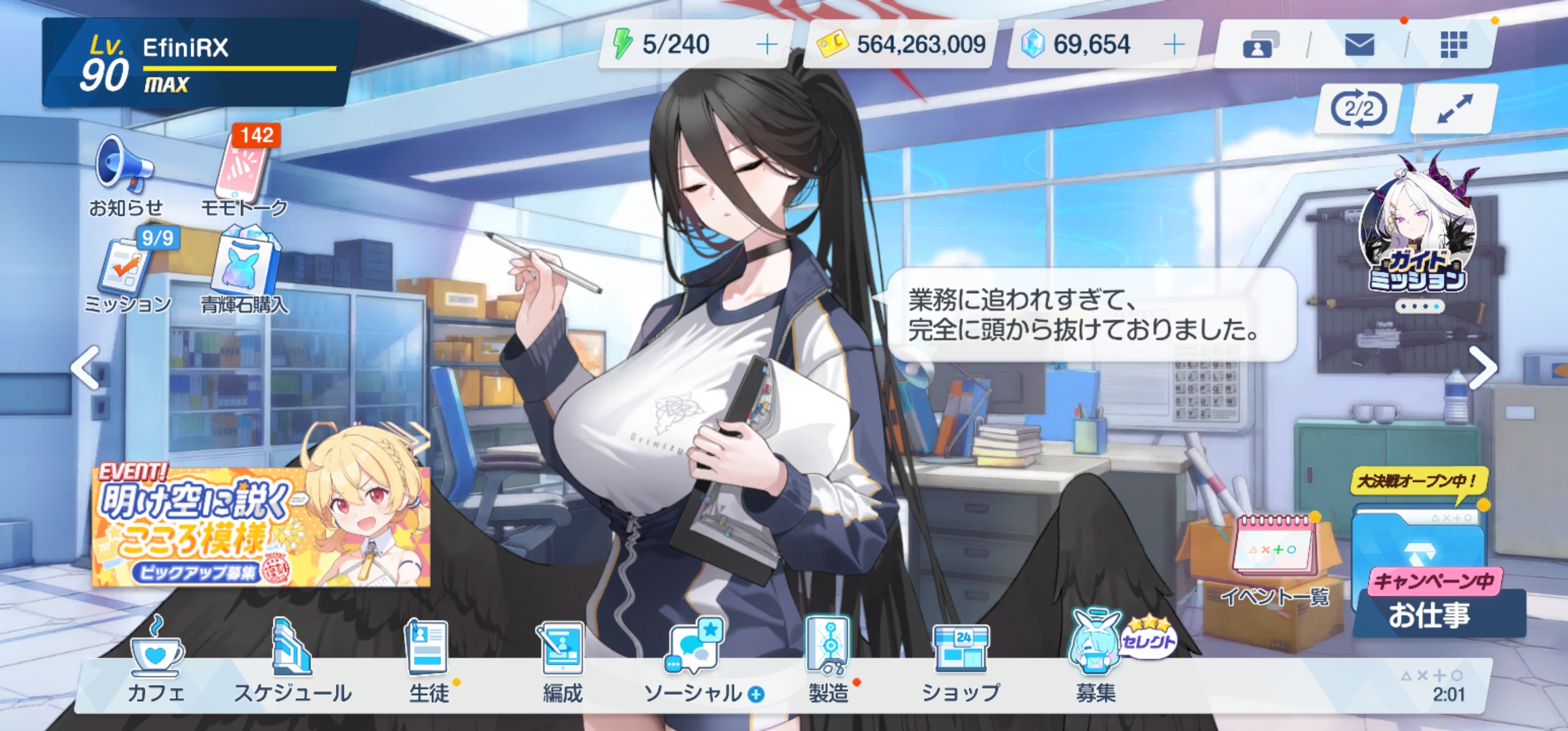Open the スケジュール schedule menu
This screenshot has width=1568, height=731.
[292, 660]
